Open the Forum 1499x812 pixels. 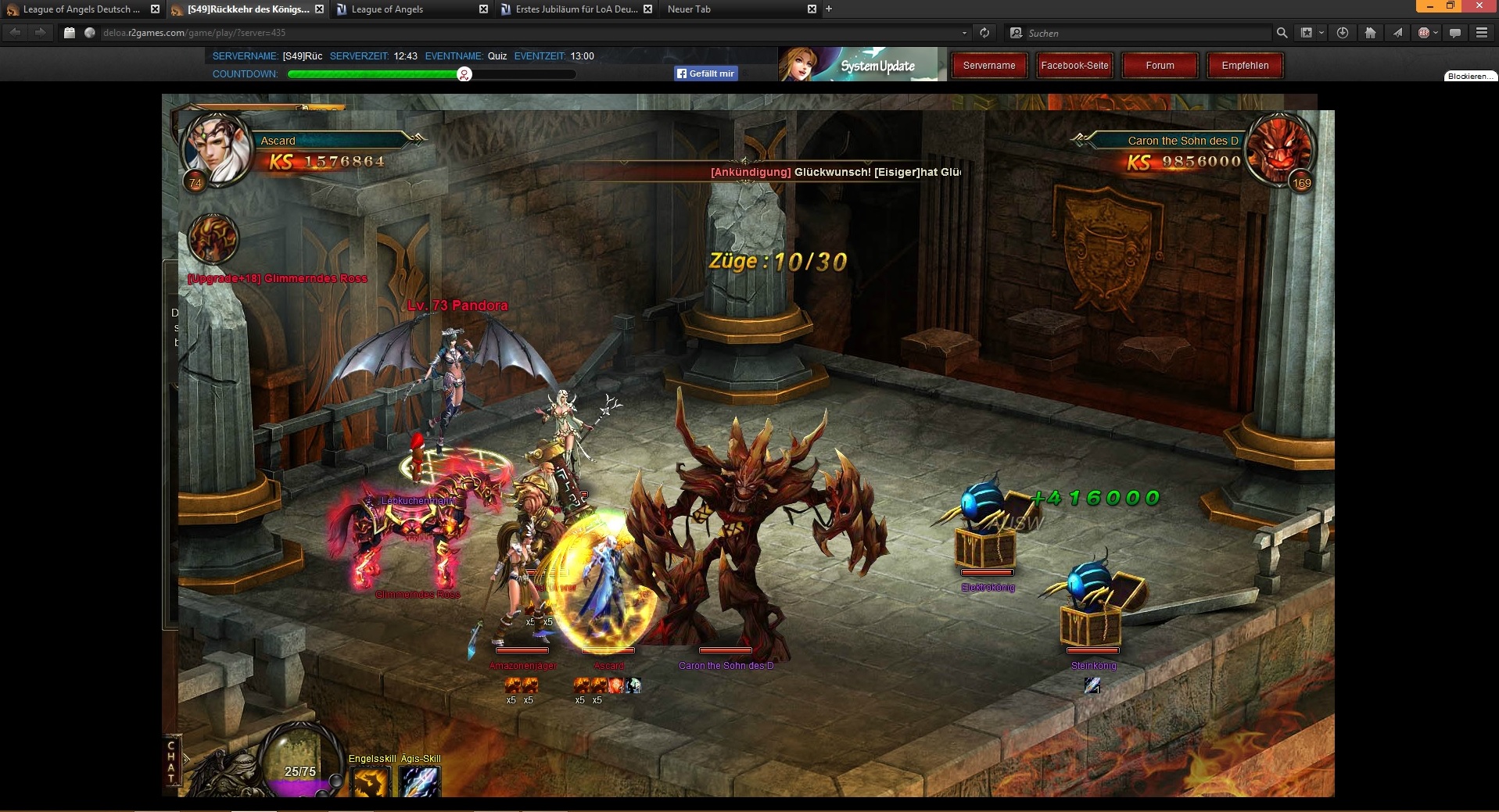pos(1160,66)
